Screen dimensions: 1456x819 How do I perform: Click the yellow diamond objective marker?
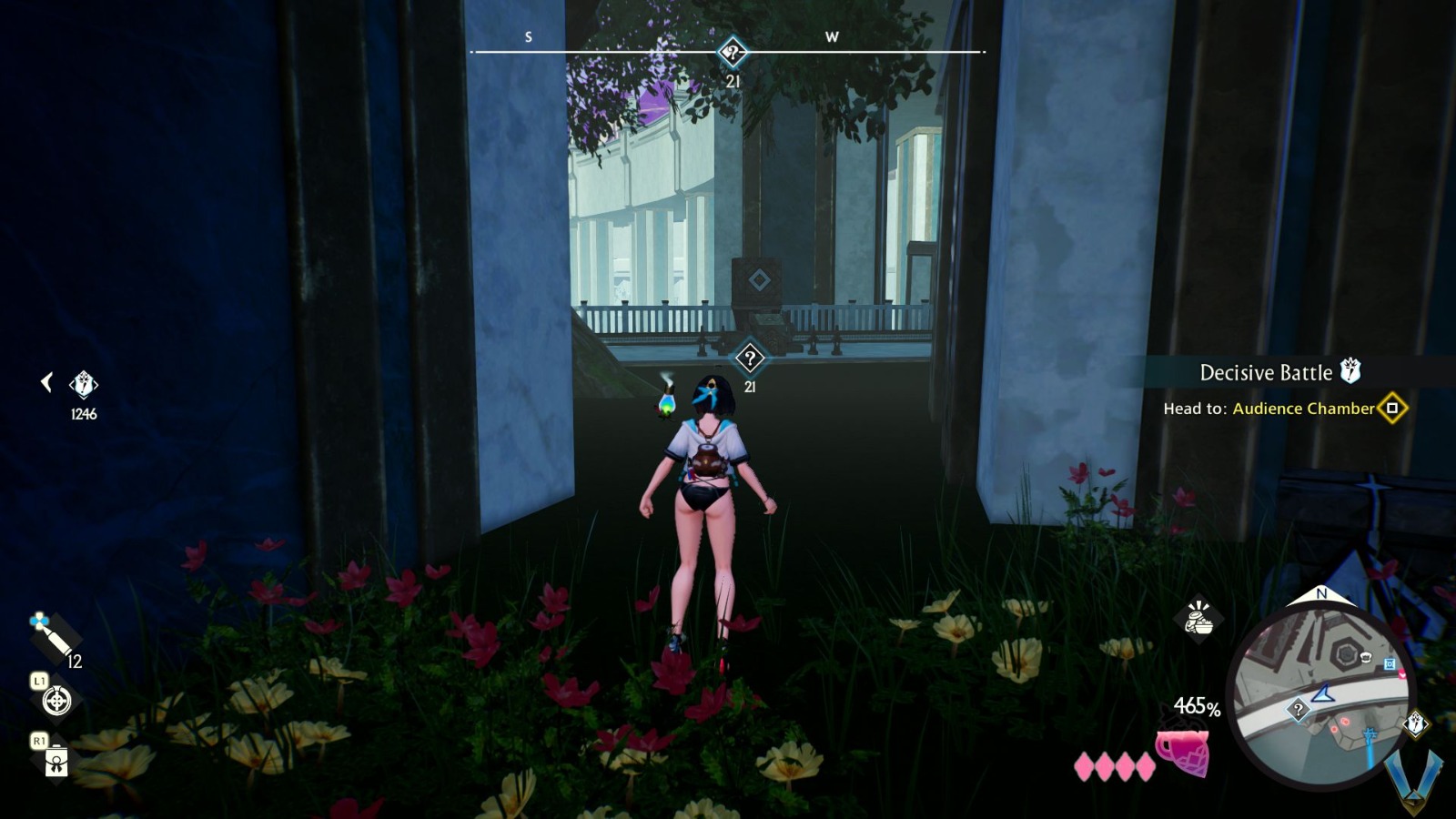(1391, 409)
